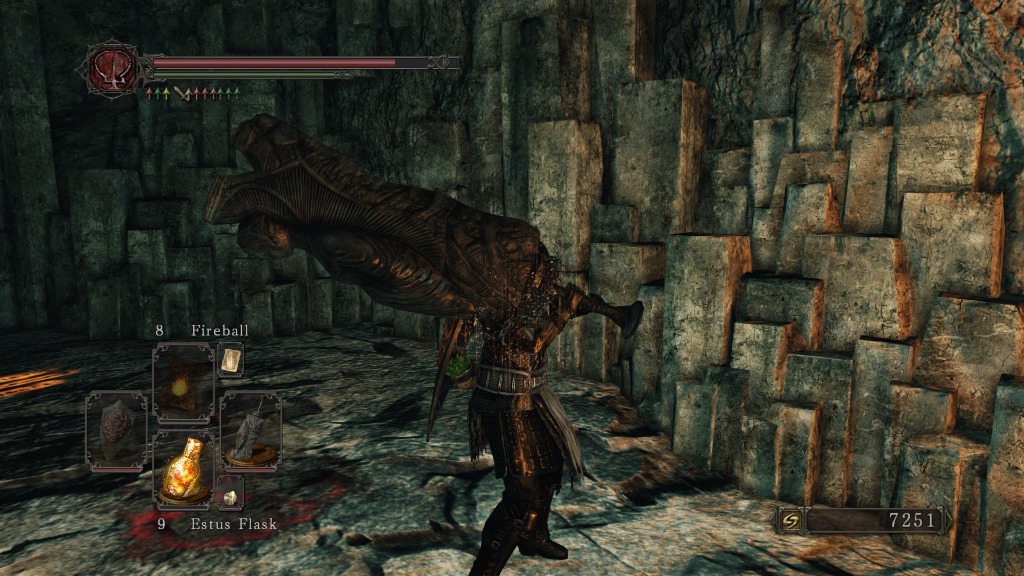
Task: Select the Fireball spell slot
Action: 183,382
